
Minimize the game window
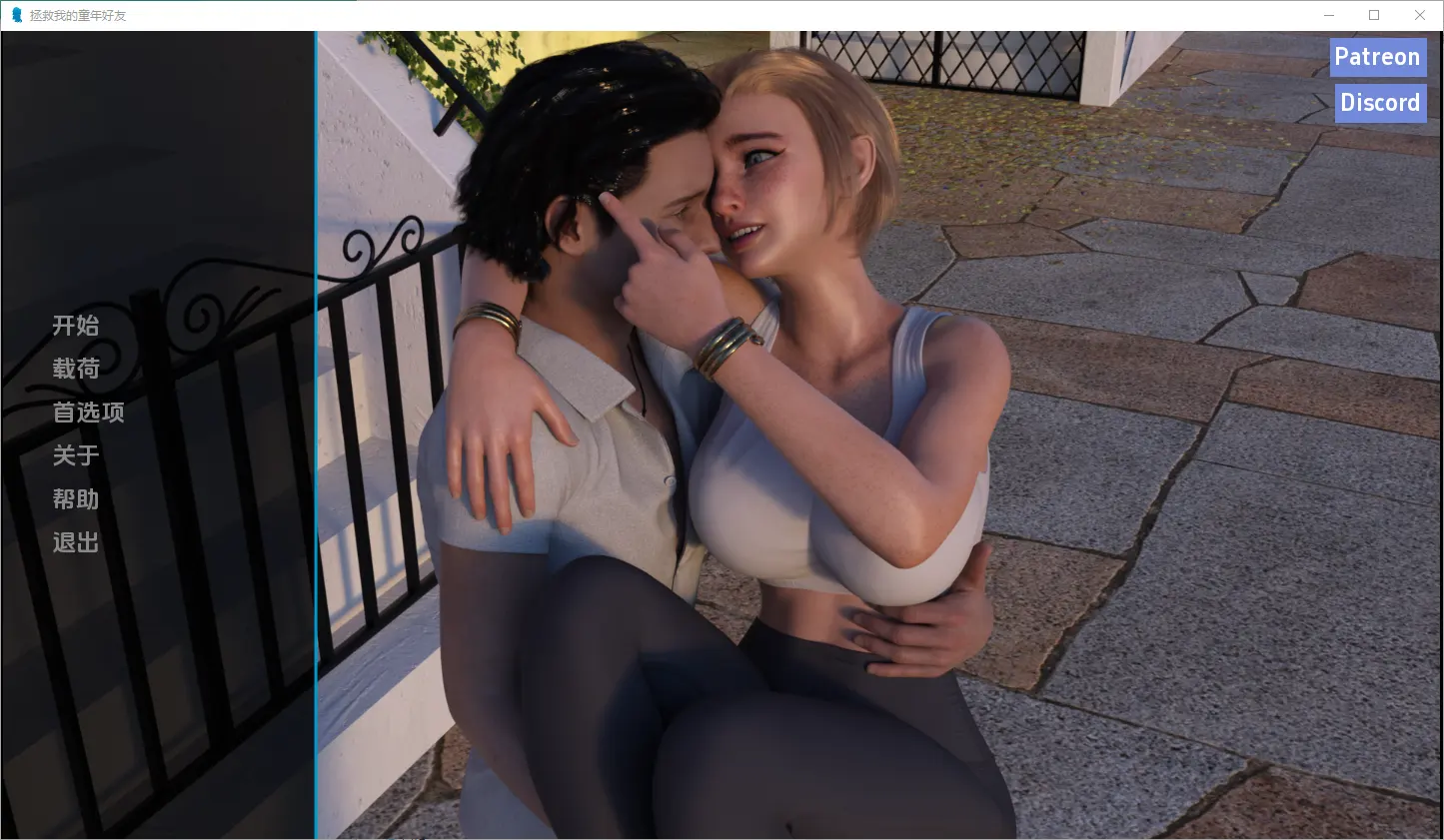click(x=1329, y=15)
